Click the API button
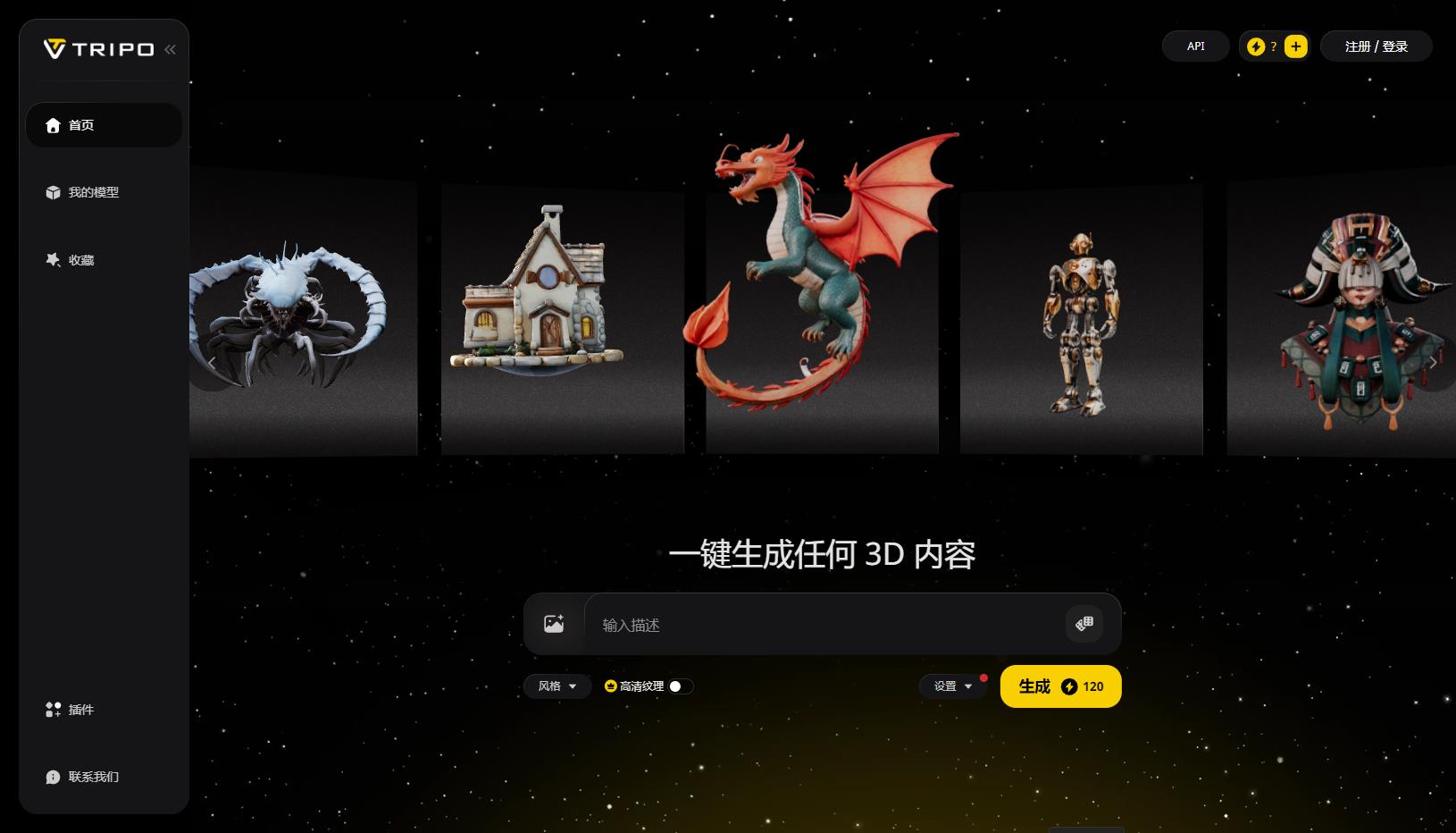Image resolution: width=1456 pixels, height=833 pixels. [x=1195, y=46]
